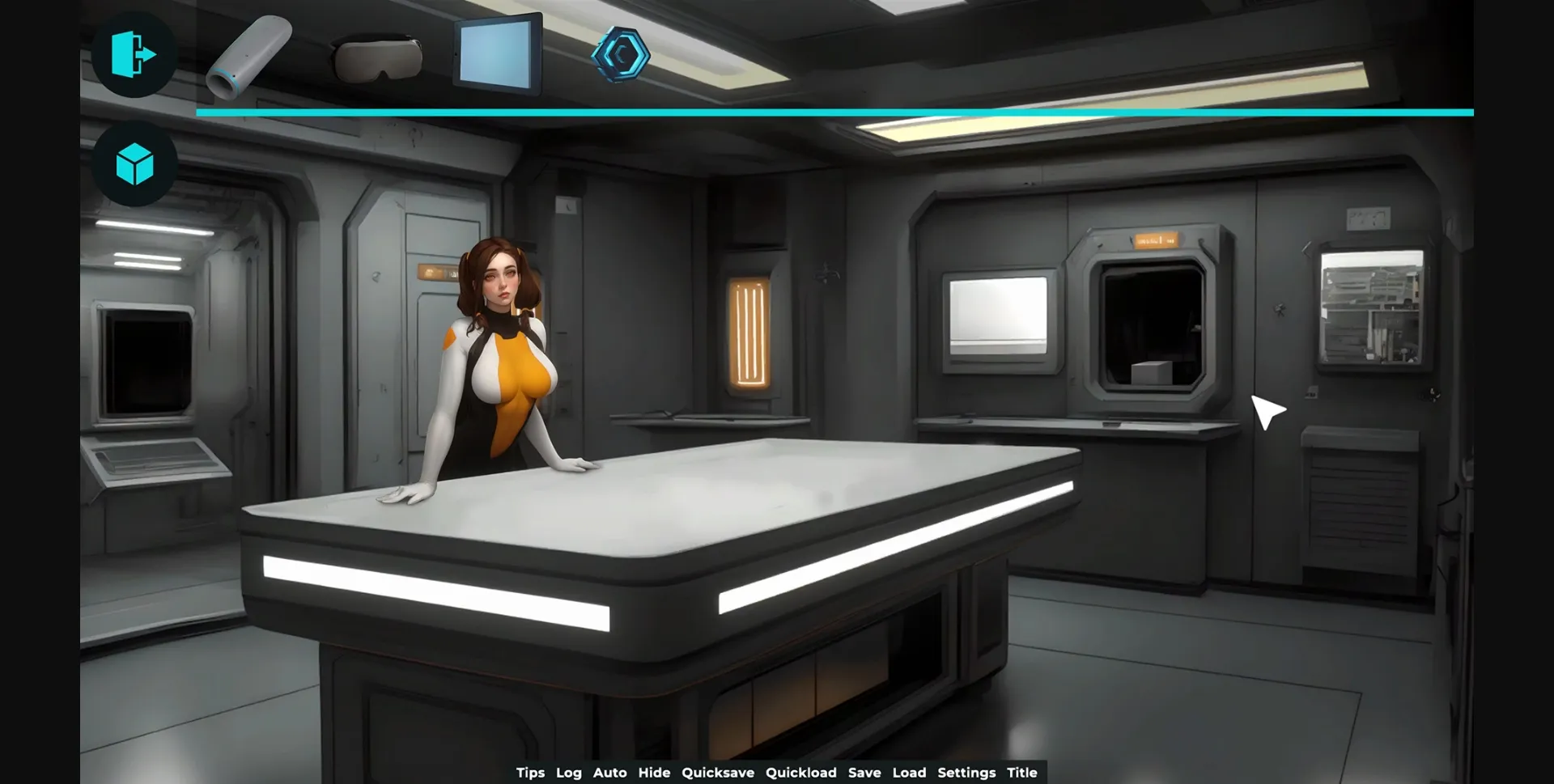
Task: Open the Log history
Action: 569,773
